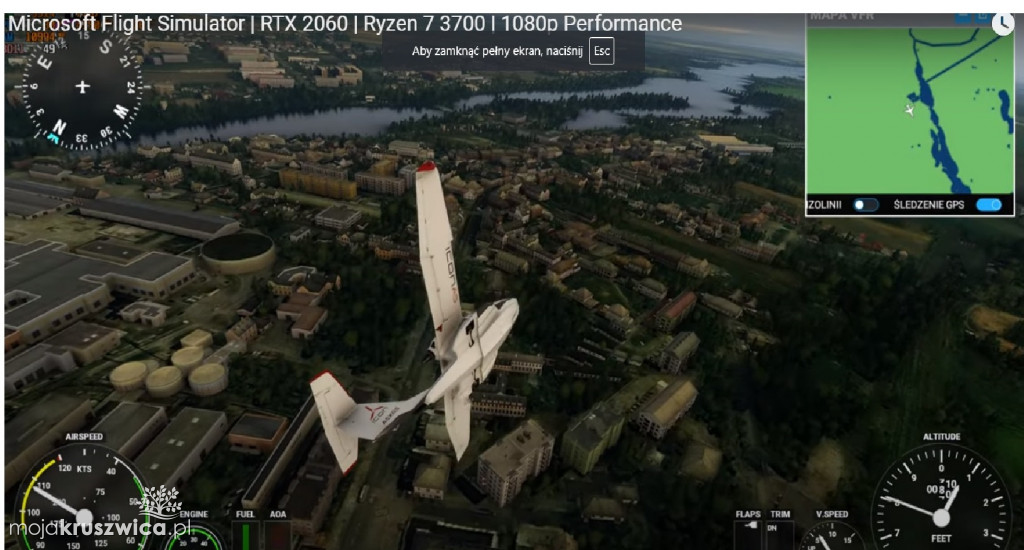The width and height of the screenshot is (1024, 550).
Task: Click the video title text
Action: (344, 24)
